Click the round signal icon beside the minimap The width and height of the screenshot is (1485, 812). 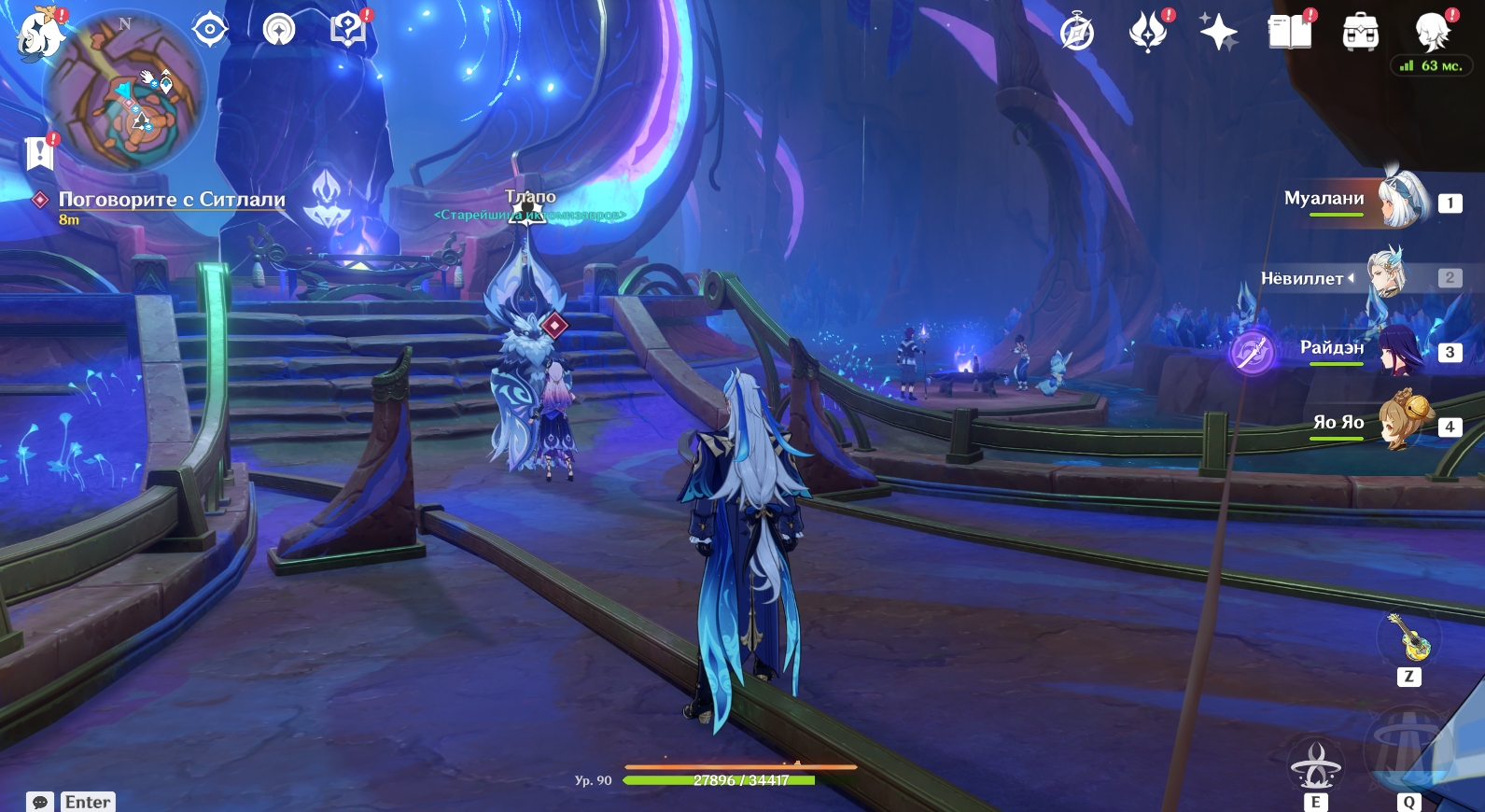tap(278, 30)
